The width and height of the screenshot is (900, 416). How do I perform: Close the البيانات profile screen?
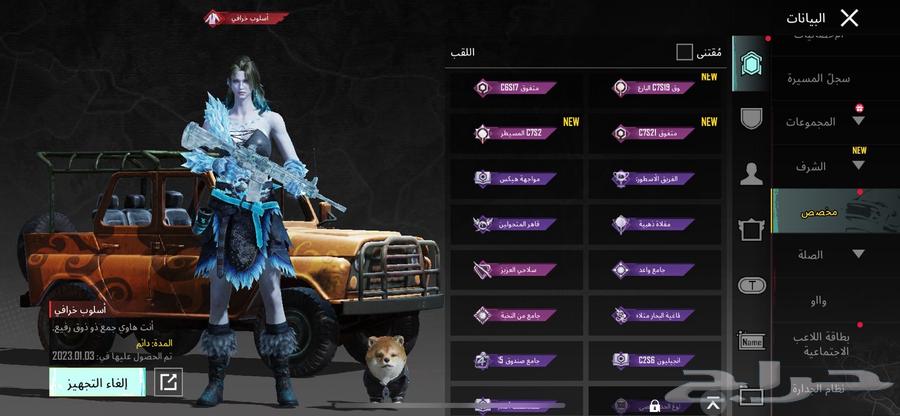pos(849,18)
